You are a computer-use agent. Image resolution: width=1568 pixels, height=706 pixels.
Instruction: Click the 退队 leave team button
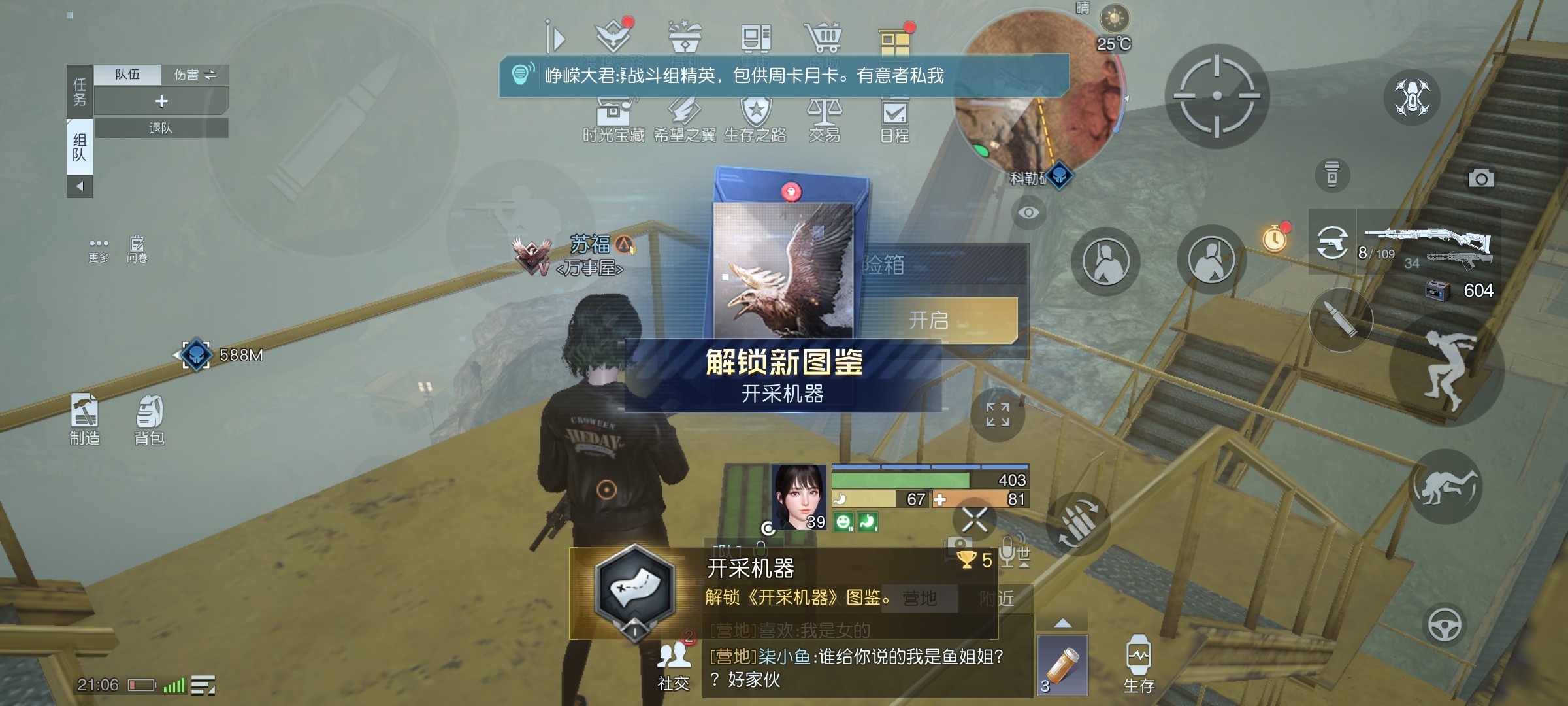coord(161,128)
